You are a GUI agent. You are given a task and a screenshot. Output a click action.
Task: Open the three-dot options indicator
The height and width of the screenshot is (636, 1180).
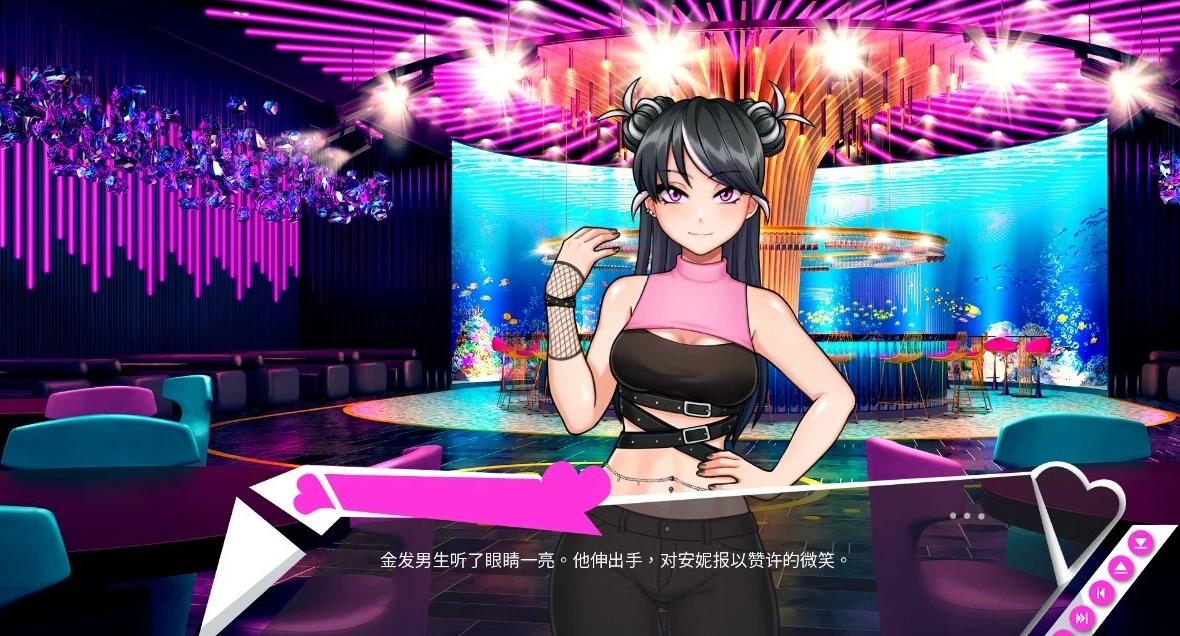tap(967, 516)
